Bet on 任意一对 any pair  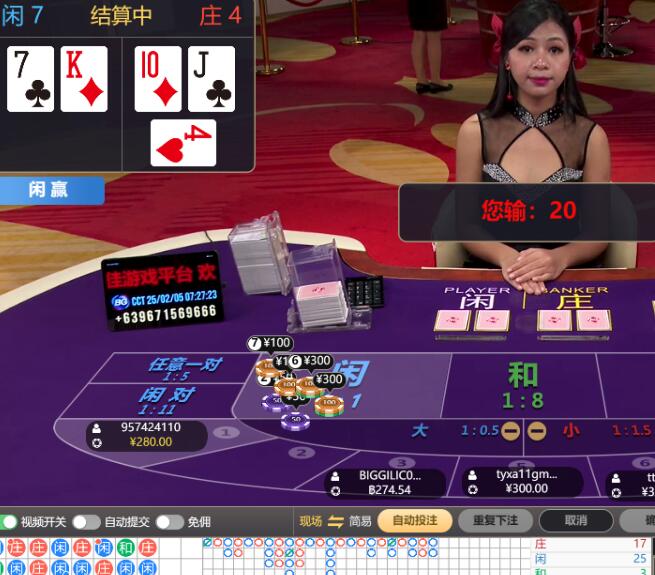coord(183,368)
